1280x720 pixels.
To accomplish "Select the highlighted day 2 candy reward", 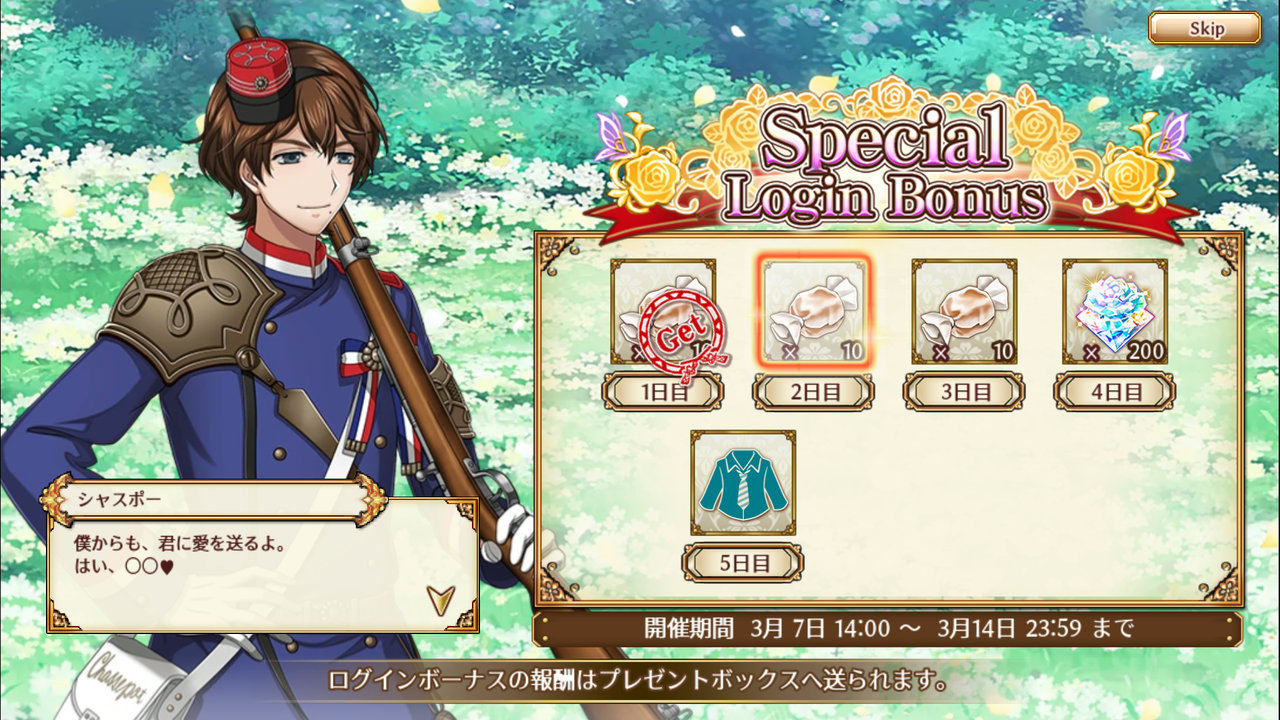I will pyautogui.click(x=814, y=312).
